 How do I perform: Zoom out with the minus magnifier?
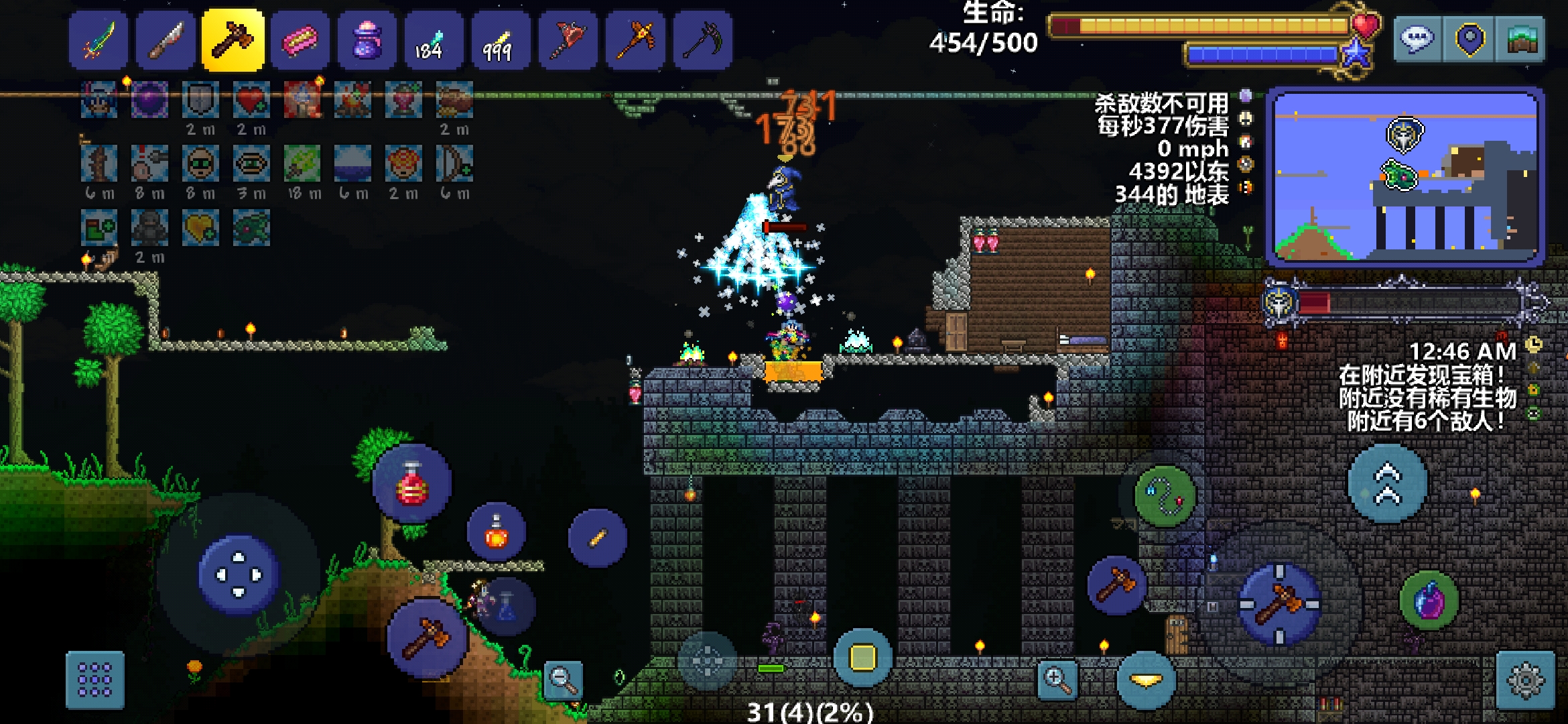tap(563, 680)
